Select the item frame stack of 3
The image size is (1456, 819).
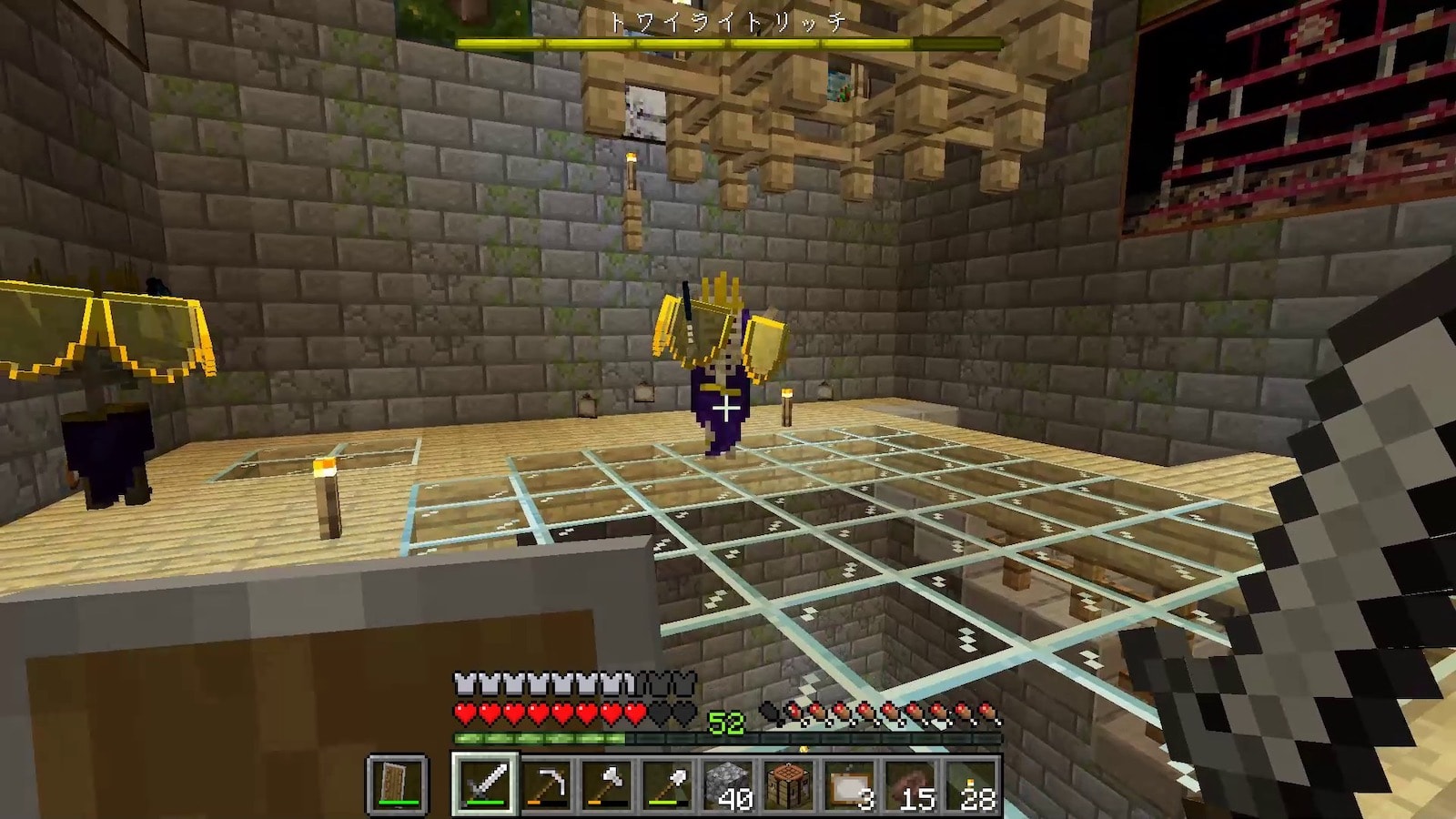click(x=851, y=784)
